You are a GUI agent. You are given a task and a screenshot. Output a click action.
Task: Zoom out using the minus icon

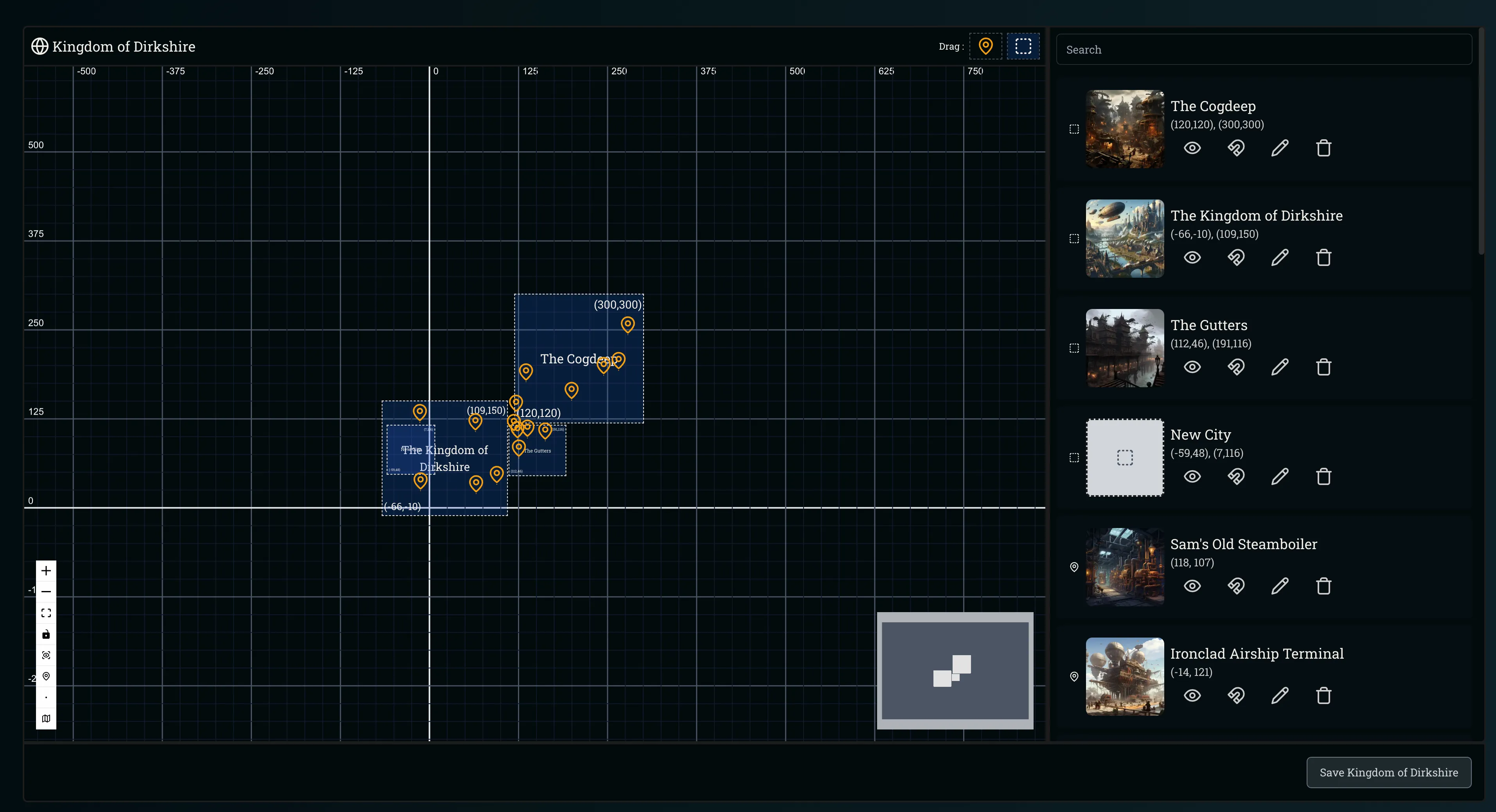coord(46,591)
